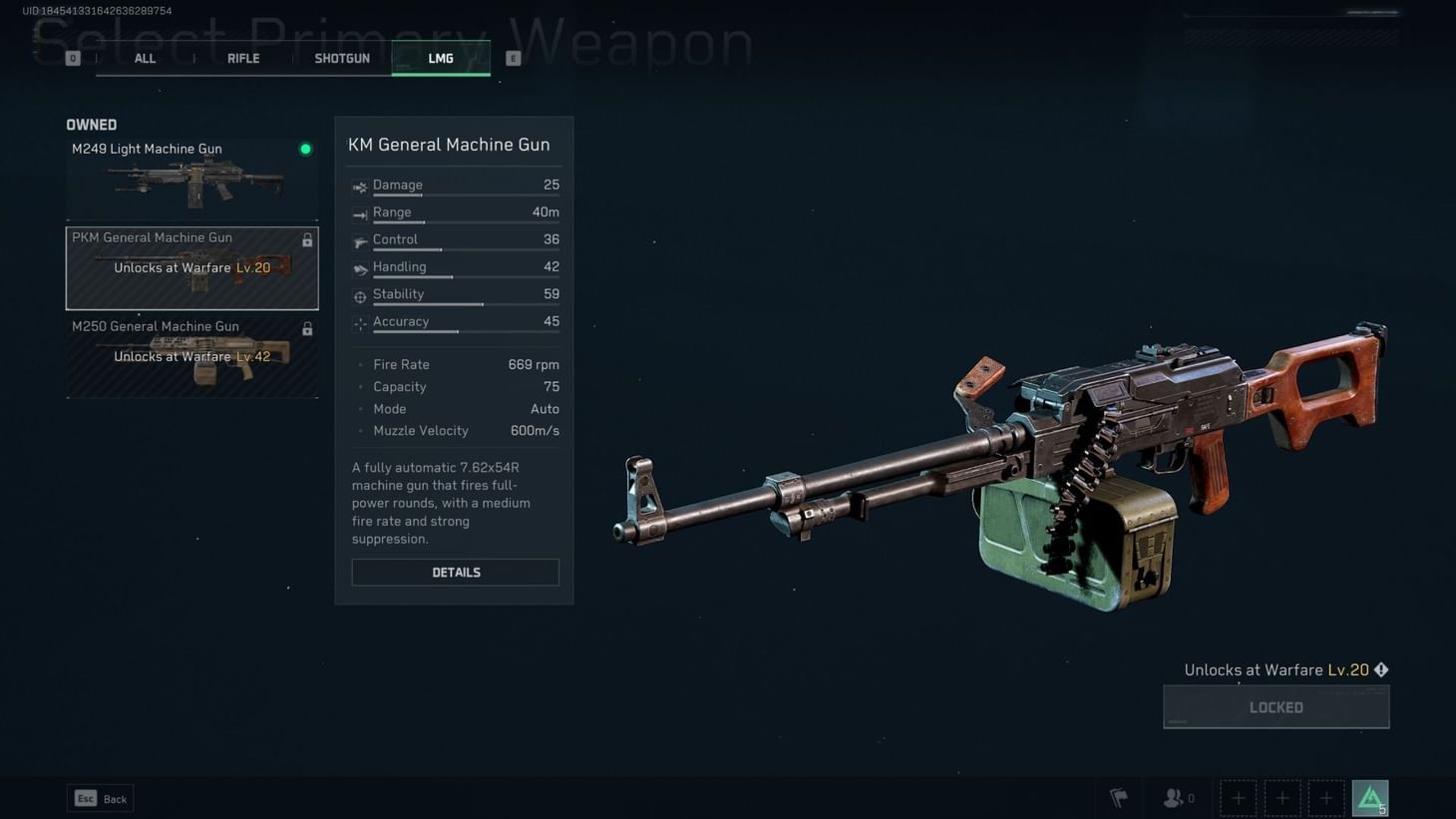Toggle the green equipped indicator on the M249
Image resolution: width=1456 pixels, height=819 pixels.
tap(306, 149)
